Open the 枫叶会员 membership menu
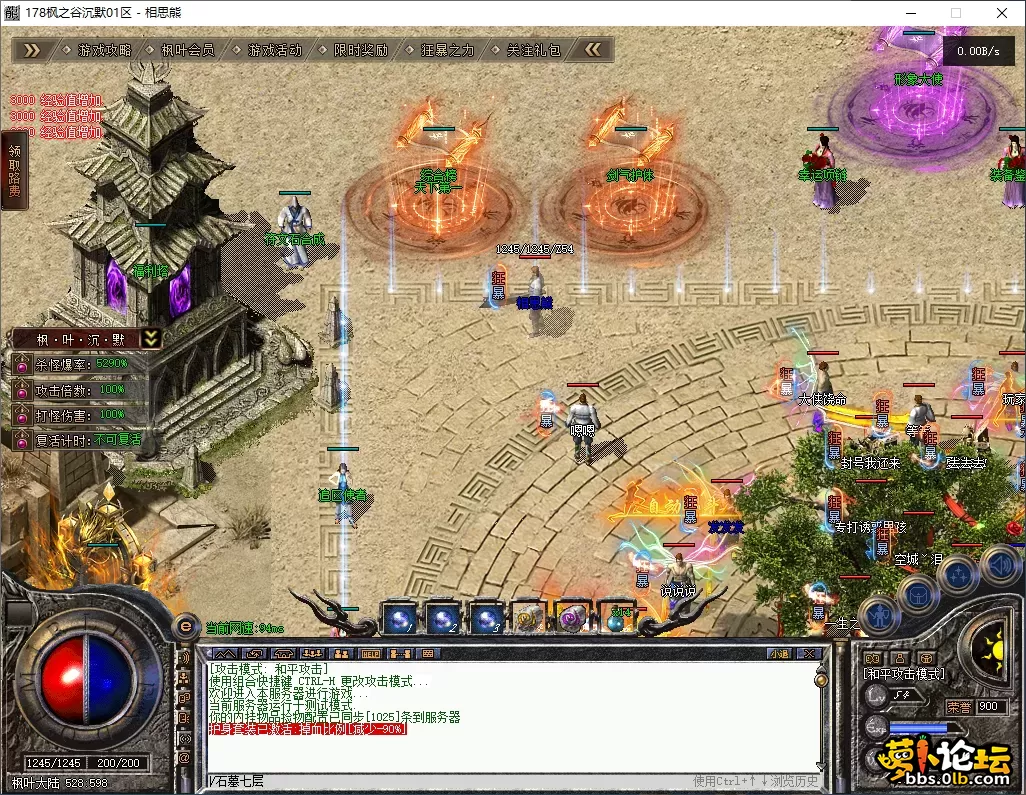The image size is (1026, 795). pos(187,50)
